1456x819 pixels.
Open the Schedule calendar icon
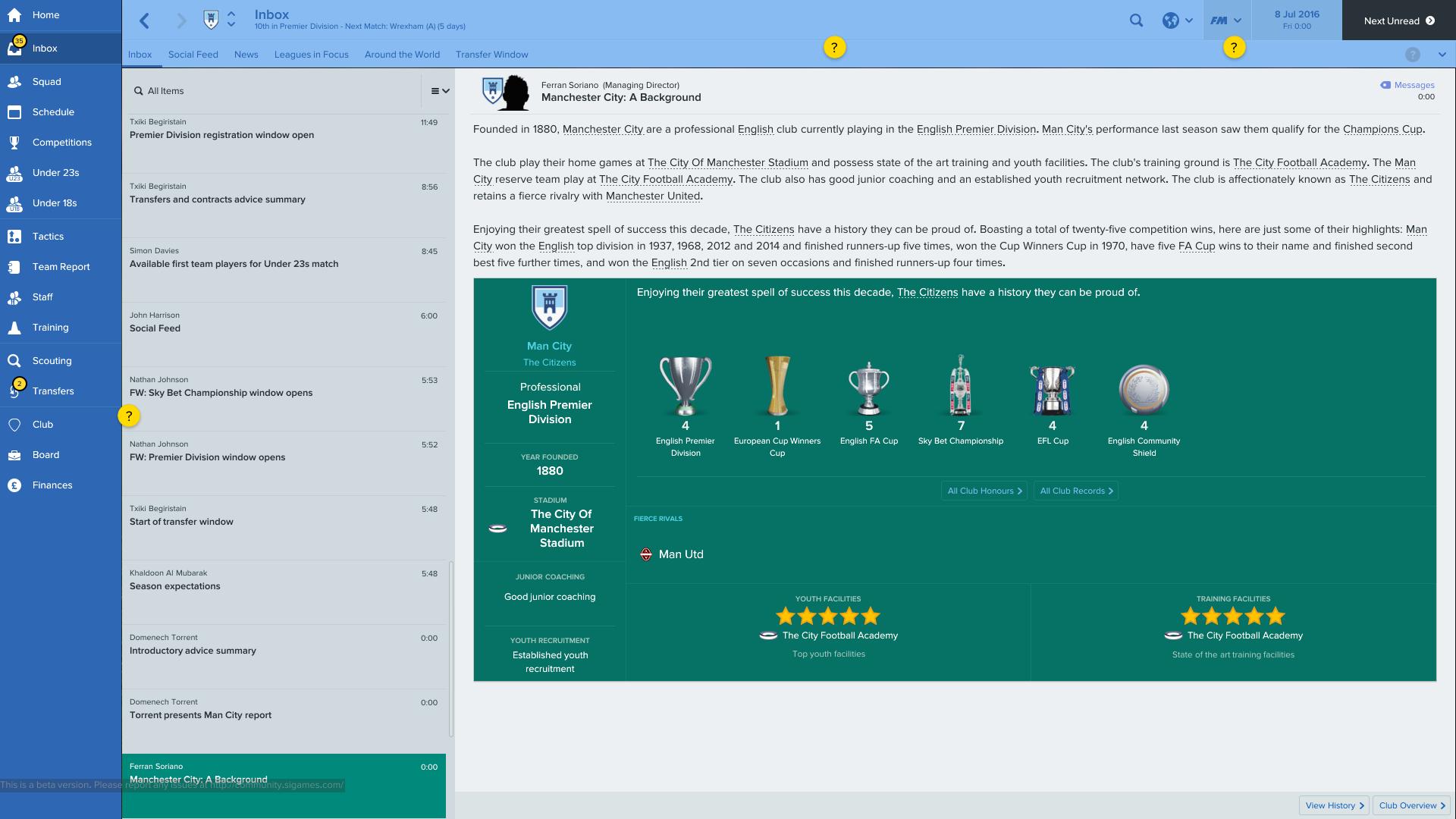[x=15, y=111]
